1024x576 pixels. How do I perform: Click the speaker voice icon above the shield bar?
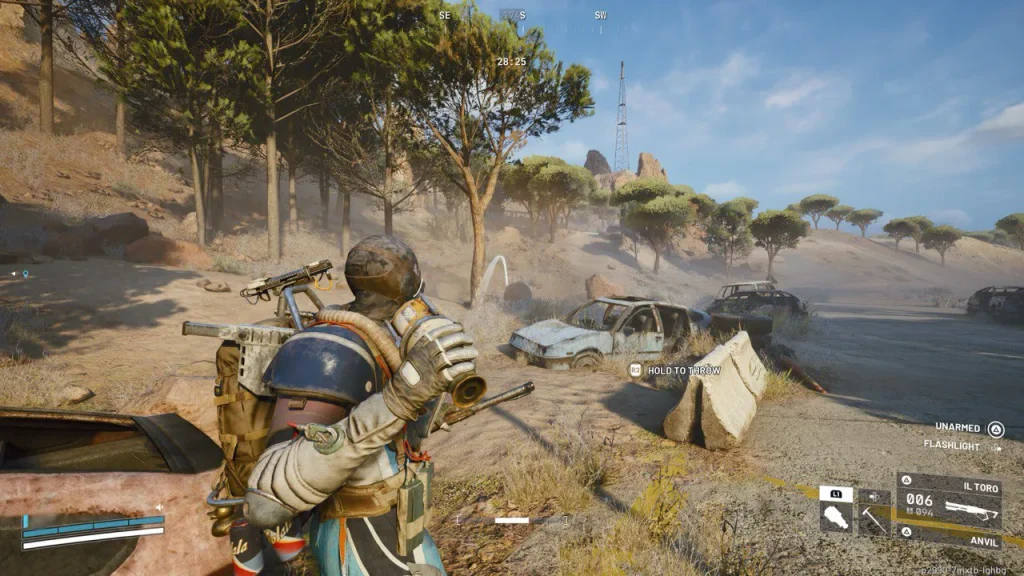tap(158, 507)
